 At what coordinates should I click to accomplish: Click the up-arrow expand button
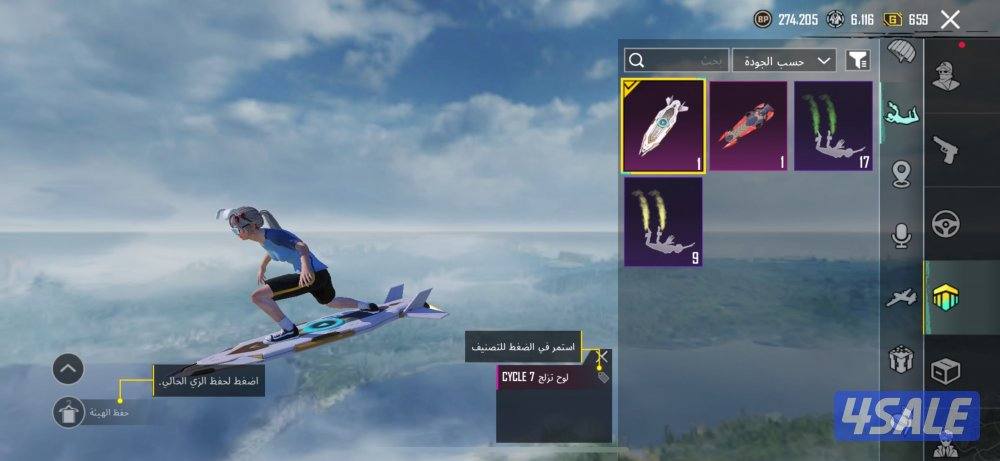pyautogui.click(x=68, y=370)
